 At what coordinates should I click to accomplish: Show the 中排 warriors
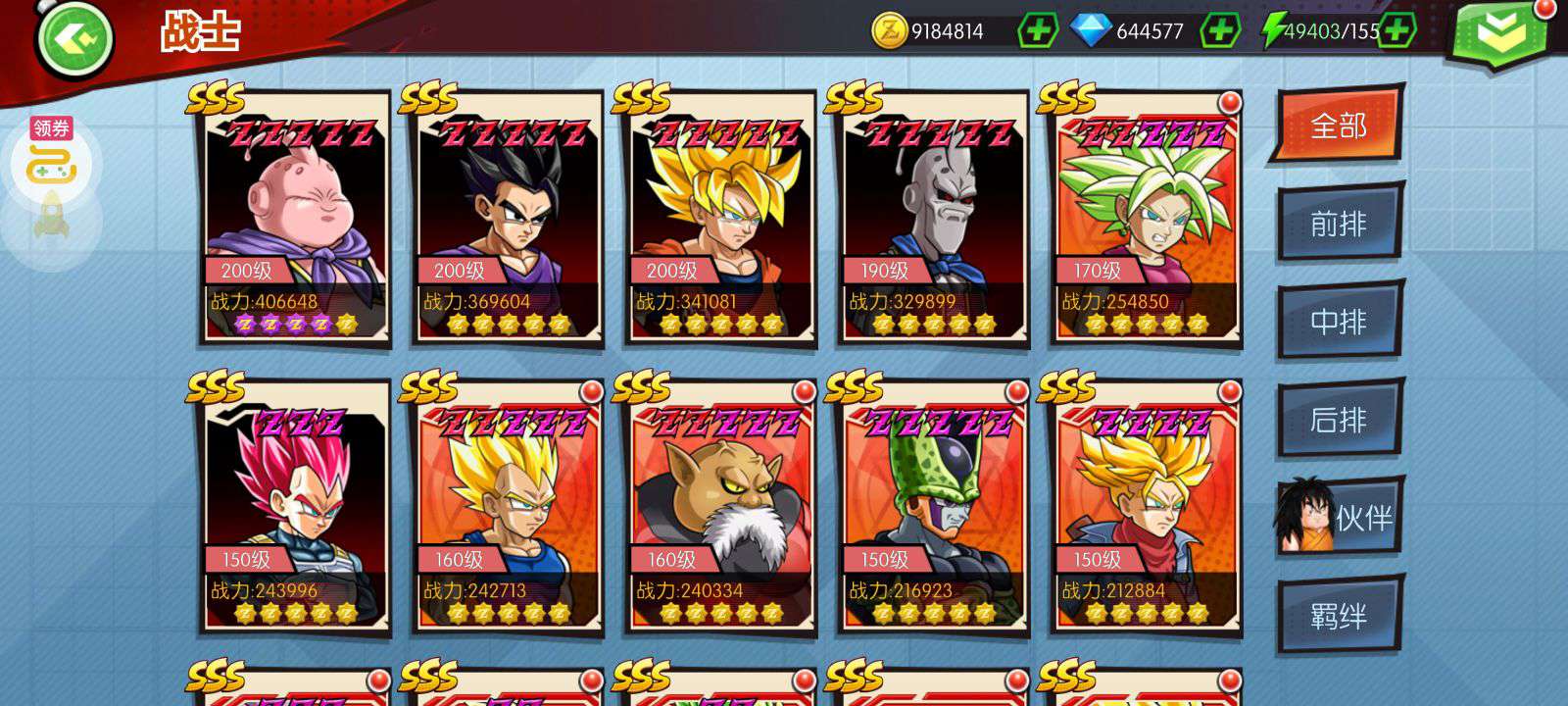point(1339,322)
